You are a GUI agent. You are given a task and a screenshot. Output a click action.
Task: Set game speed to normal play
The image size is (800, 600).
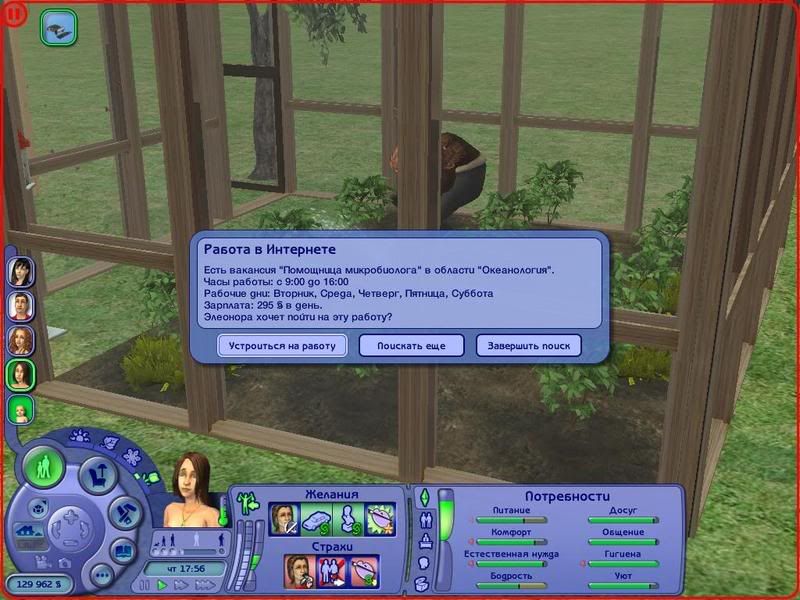[163, 585]
